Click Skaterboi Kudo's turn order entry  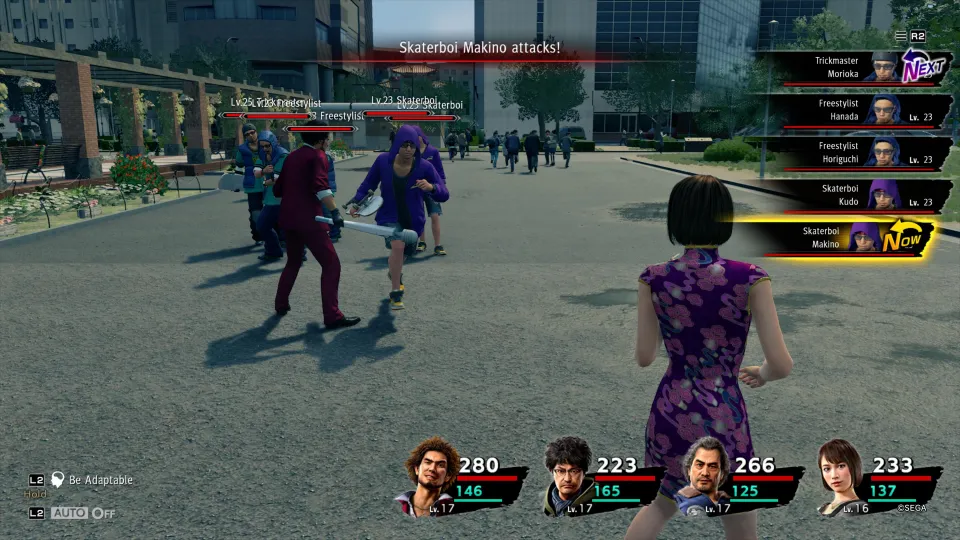coord(850,194)
